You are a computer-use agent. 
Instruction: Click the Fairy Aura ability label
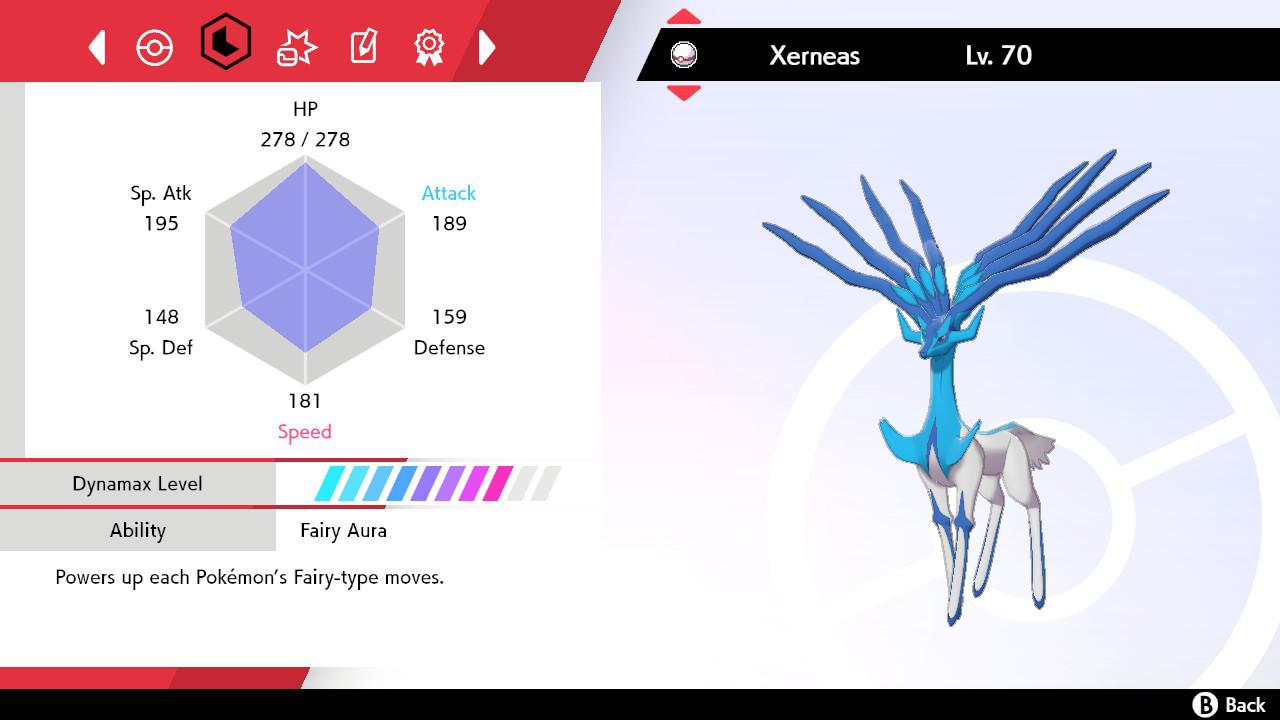[x=344, y=531]
